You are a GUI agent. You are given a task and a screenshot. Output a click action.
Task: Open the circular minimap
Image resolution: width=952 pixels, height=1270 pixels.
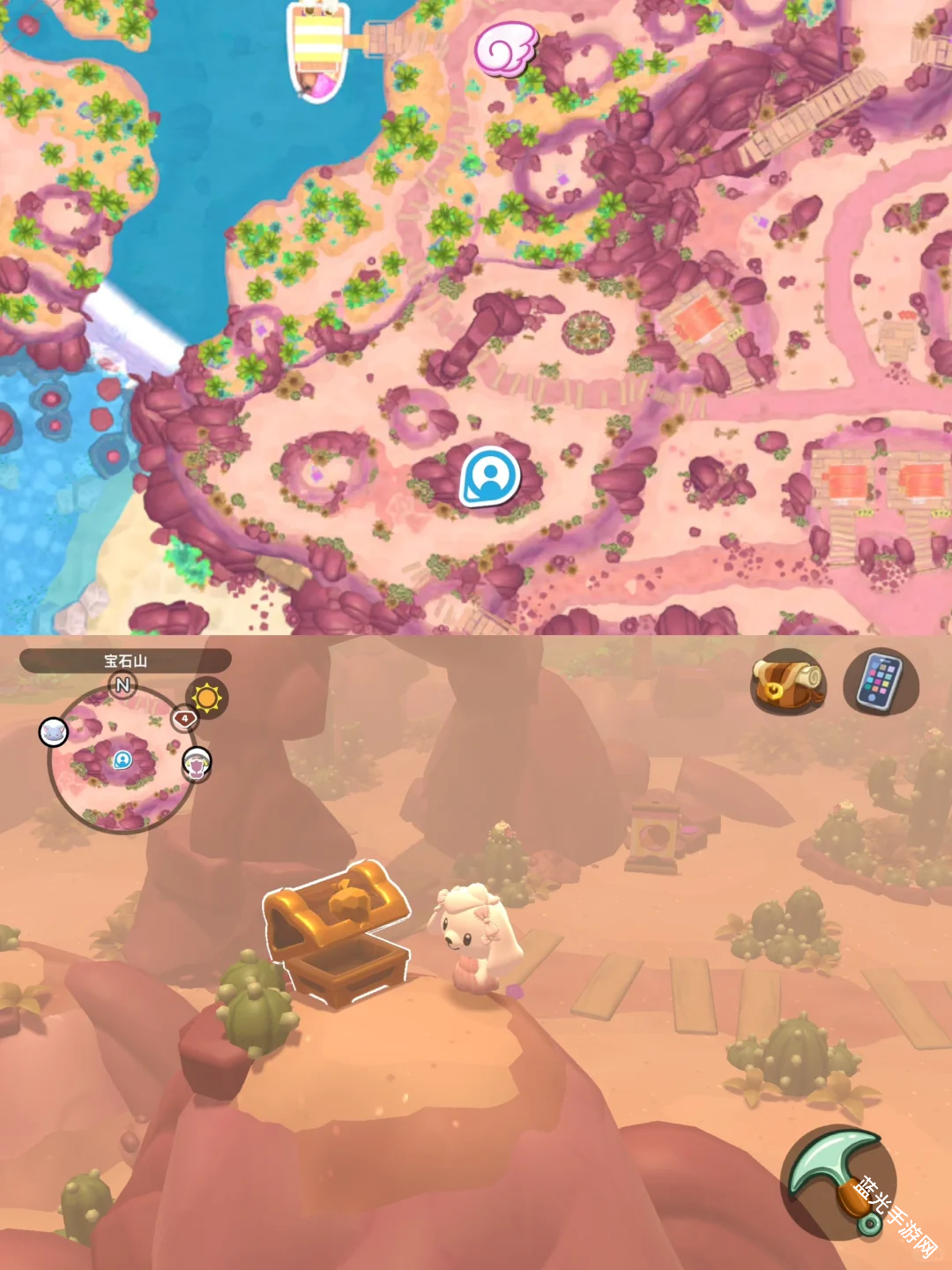click(x=122, y=759)
